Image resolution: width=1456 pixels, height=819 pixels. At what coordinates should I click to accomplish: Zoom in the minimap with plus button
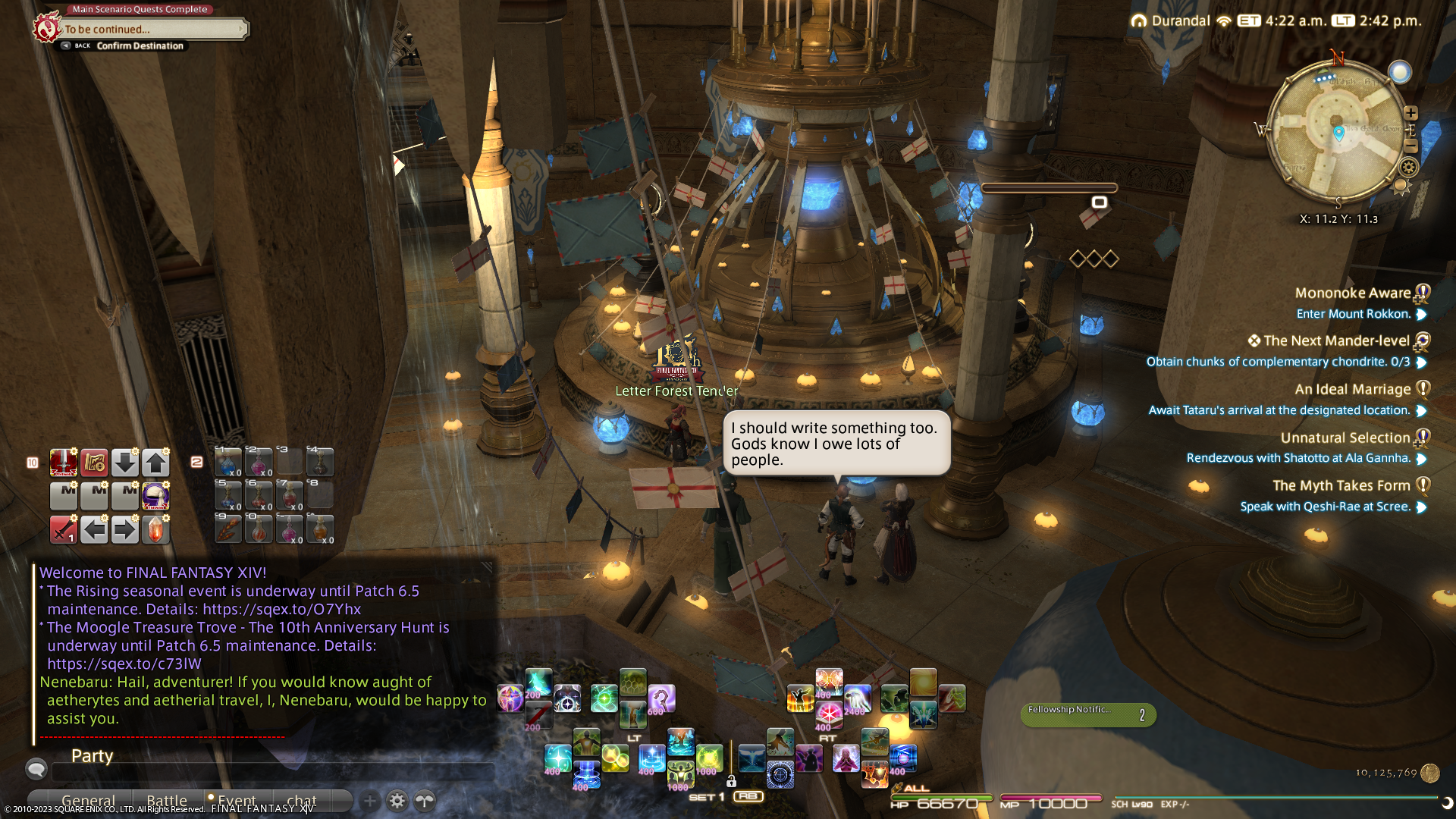point(1410,113)
